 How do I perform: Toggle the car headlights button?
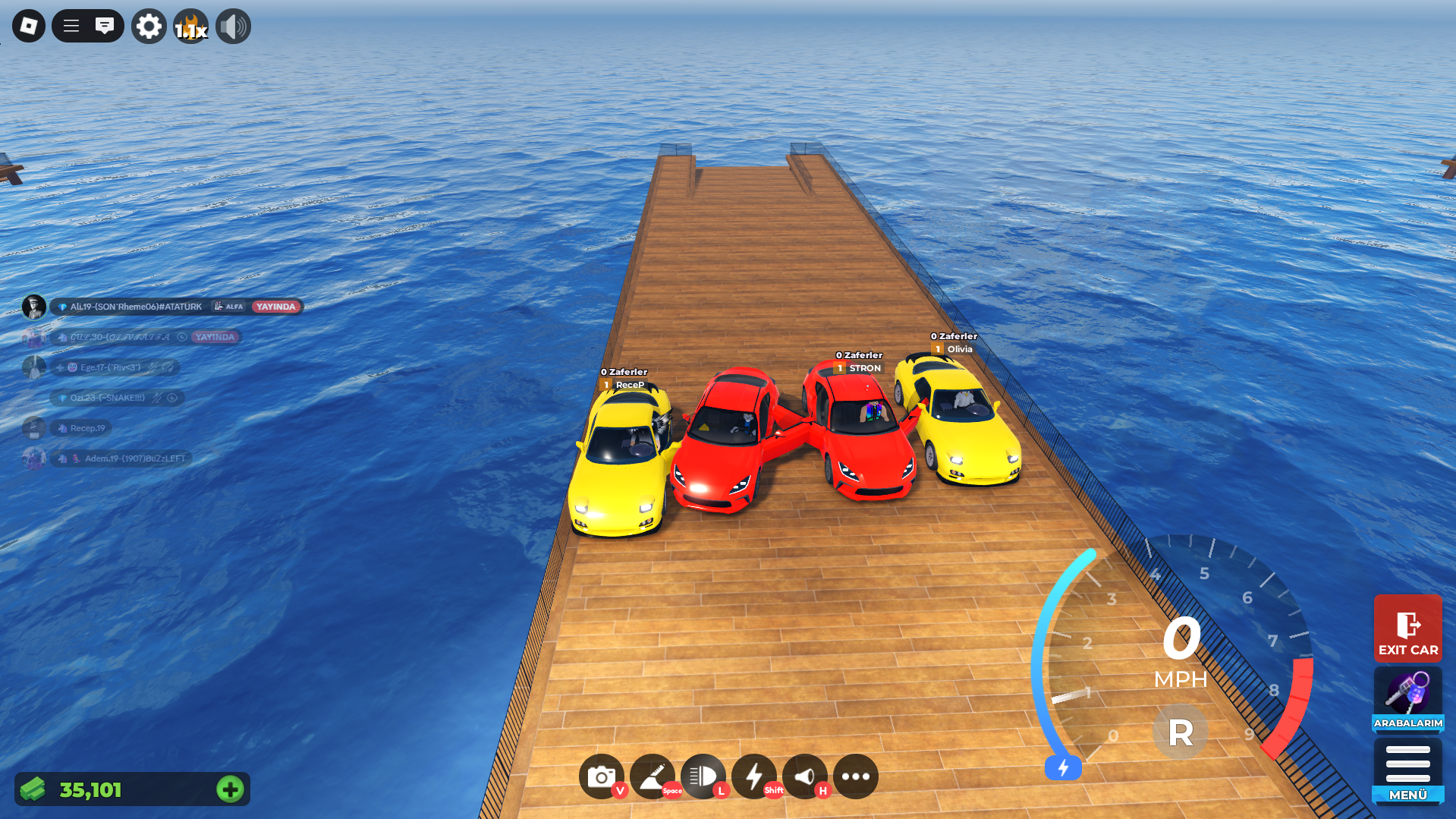tap(703, 776)
